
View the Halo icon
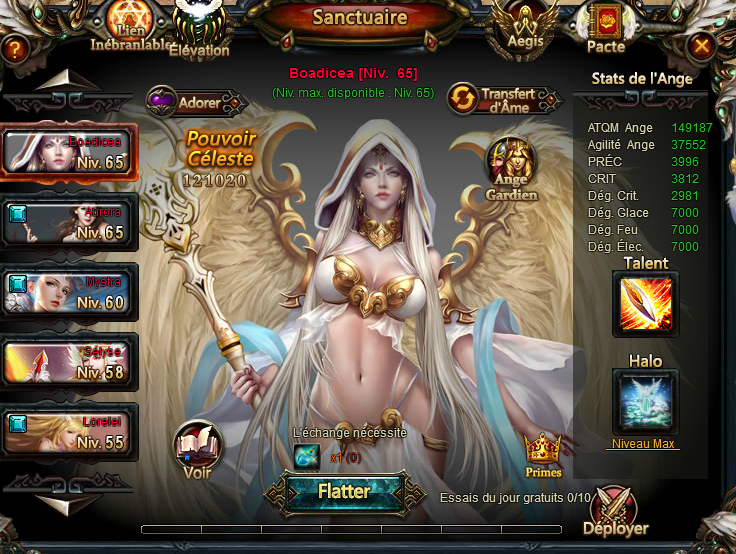[x=645, y=402]
